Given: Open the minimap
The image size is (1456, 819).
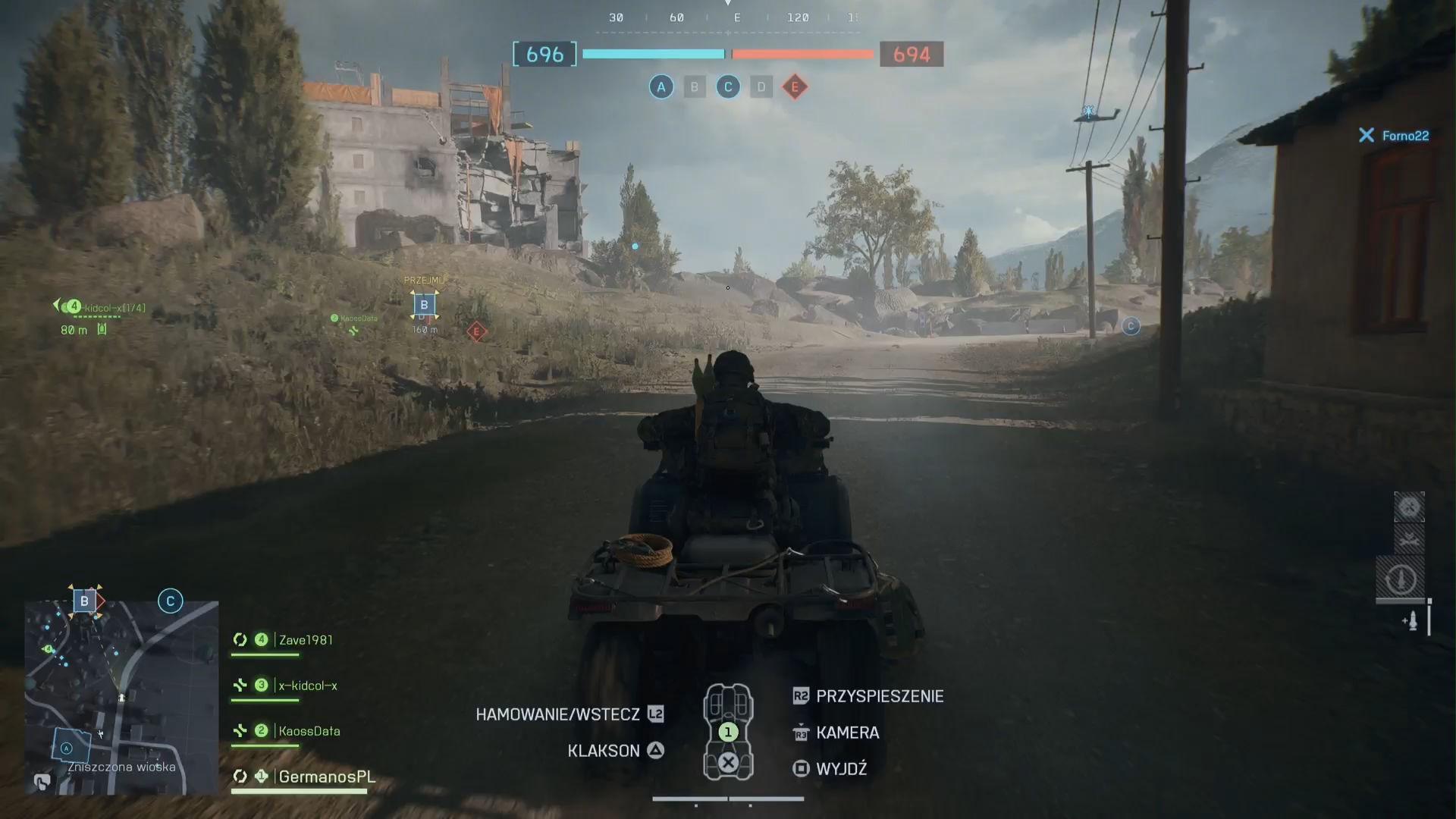Looking at the screenshot, I should 121,698.
